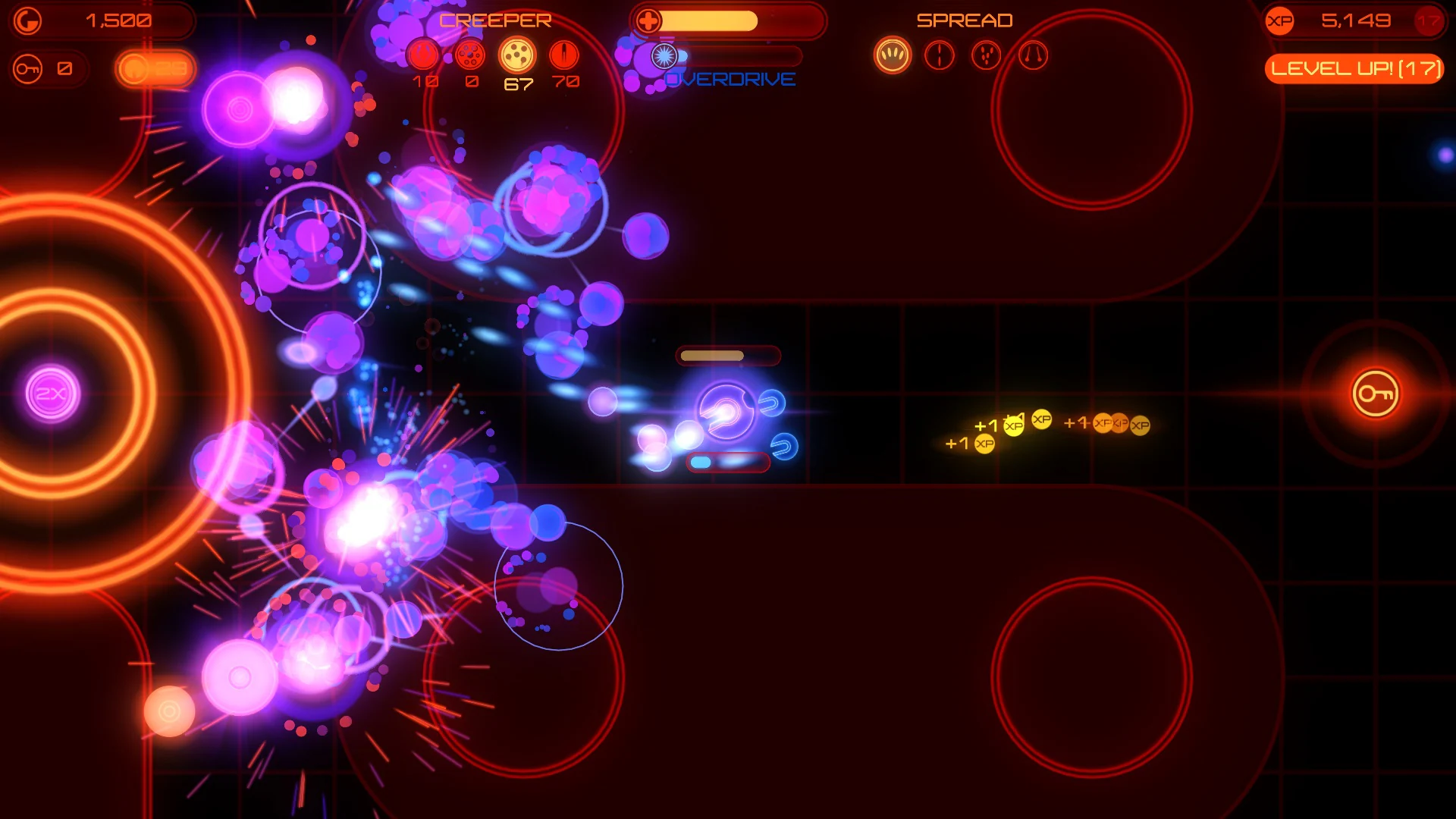
Task: Activate the bomb counter showing 29
Action: point(155,69)
